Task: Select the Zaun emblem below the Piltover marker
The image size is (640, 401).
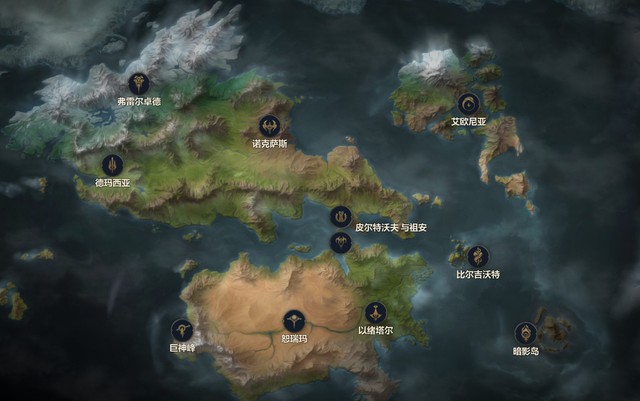Action: click(341, 242)
